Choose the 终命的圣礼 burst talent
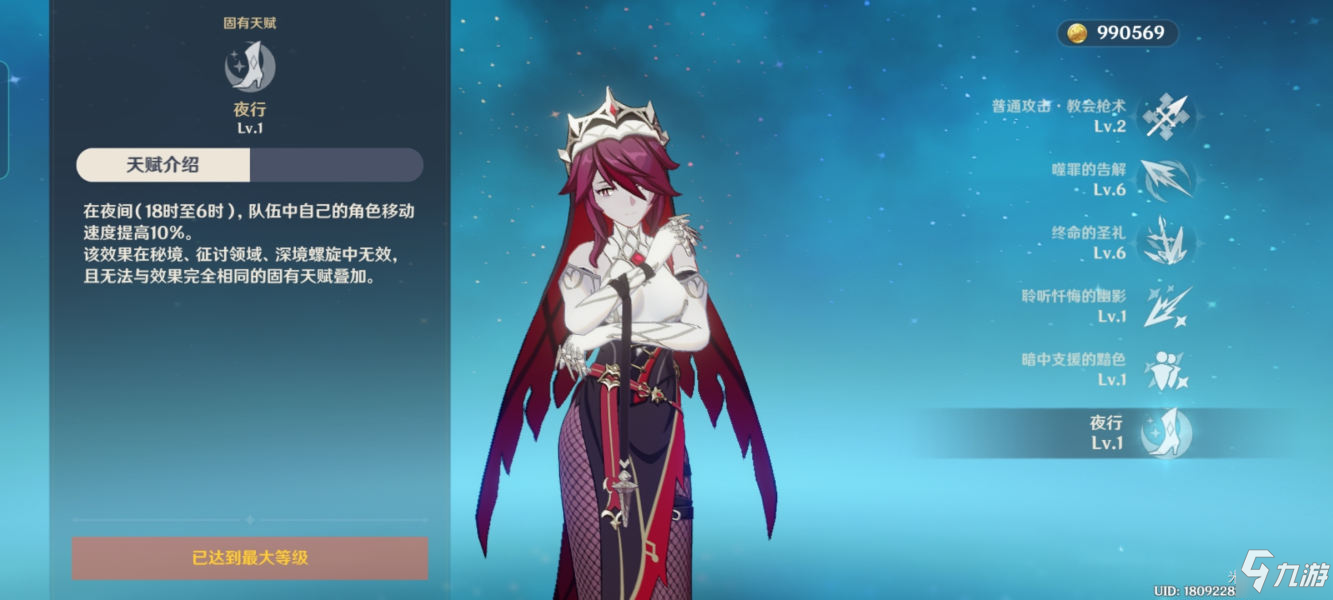The height and width of the screenshot is (600, 1333). click(1166, 243)
